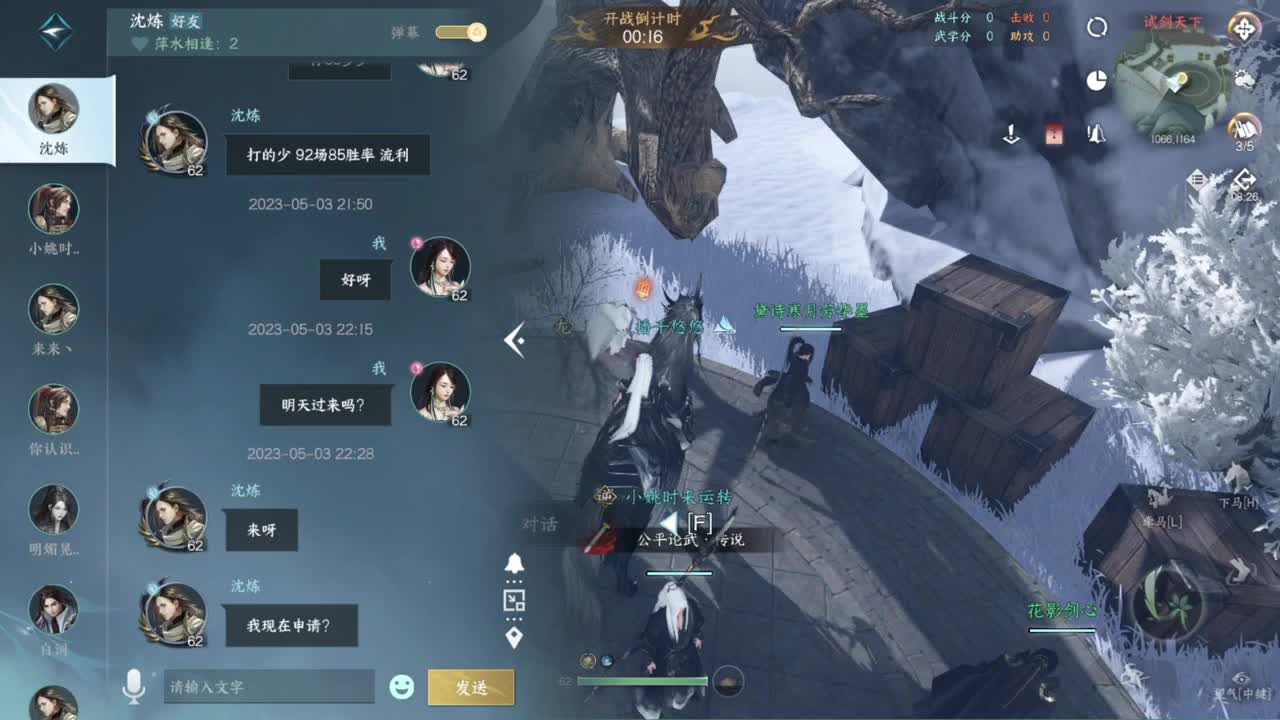Viewport: 1280px width, 720px height.
Task: Open the emoji picker beside the chat input
Action: [x=401, y=686]
